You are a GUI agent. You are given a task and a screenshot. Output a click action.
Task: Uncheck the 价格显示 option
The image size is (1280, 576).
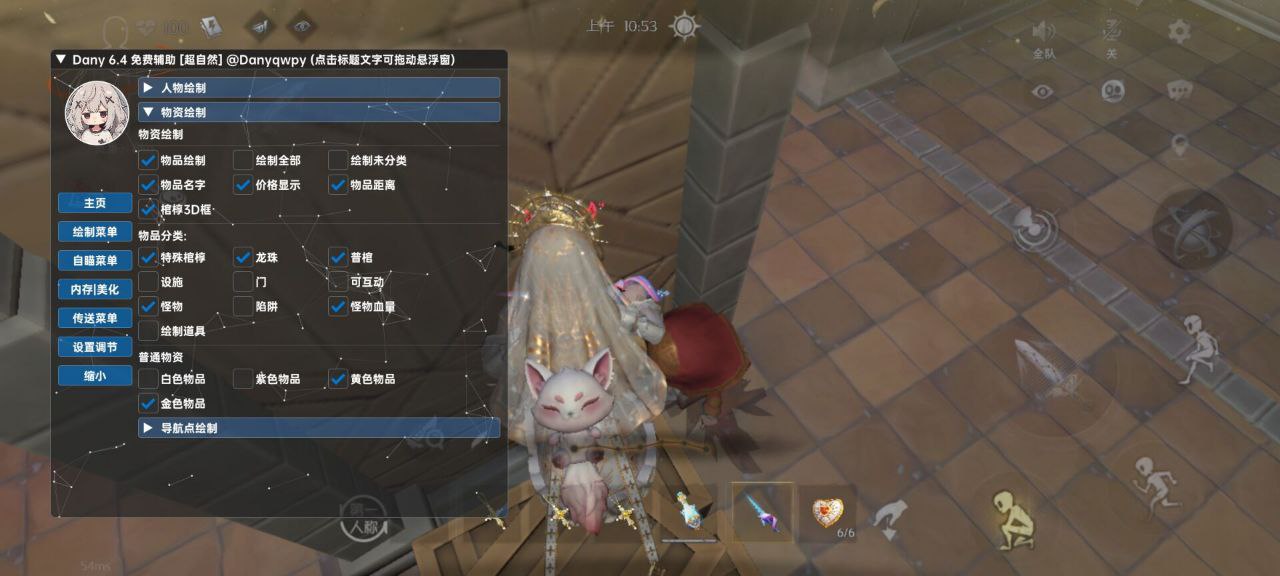tap(243, 185)
